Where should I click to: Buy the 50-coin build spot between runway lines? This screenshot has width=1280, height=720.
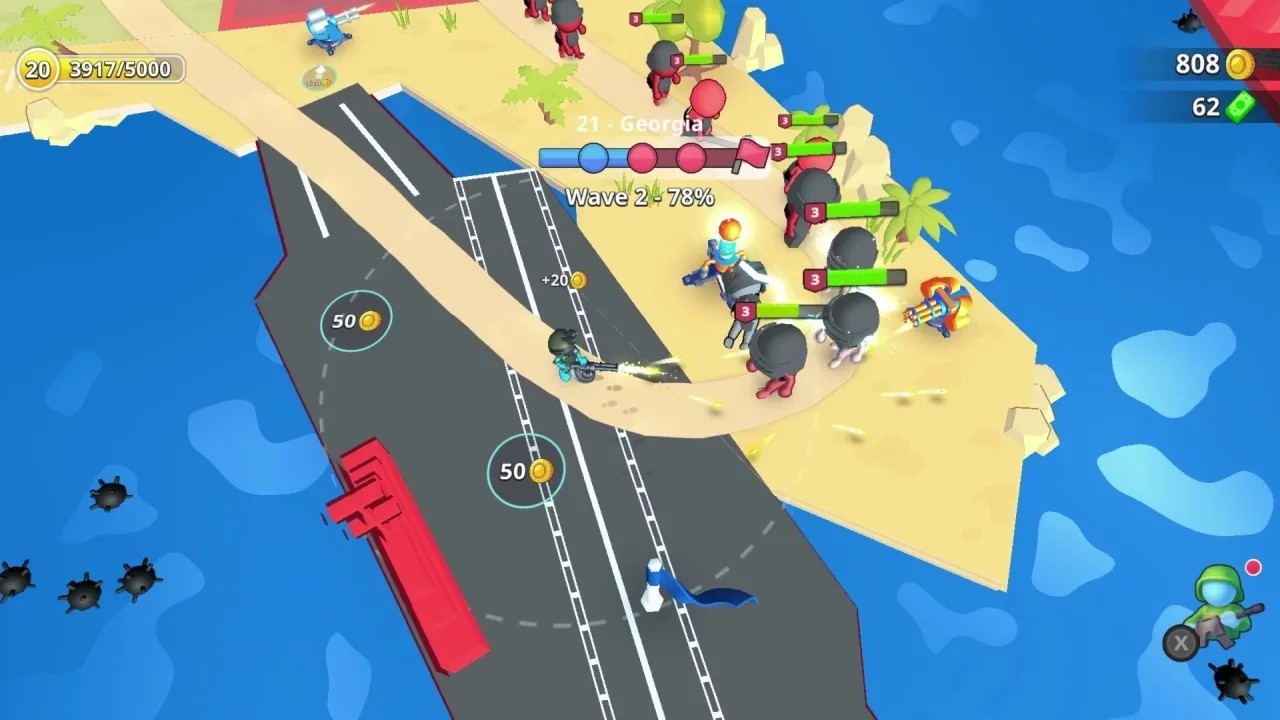525,471
